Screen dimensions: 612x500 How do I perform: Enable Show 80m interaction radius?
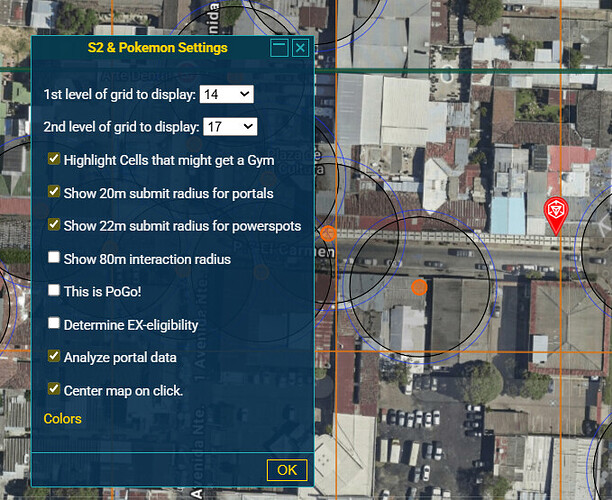coord(54,258)
